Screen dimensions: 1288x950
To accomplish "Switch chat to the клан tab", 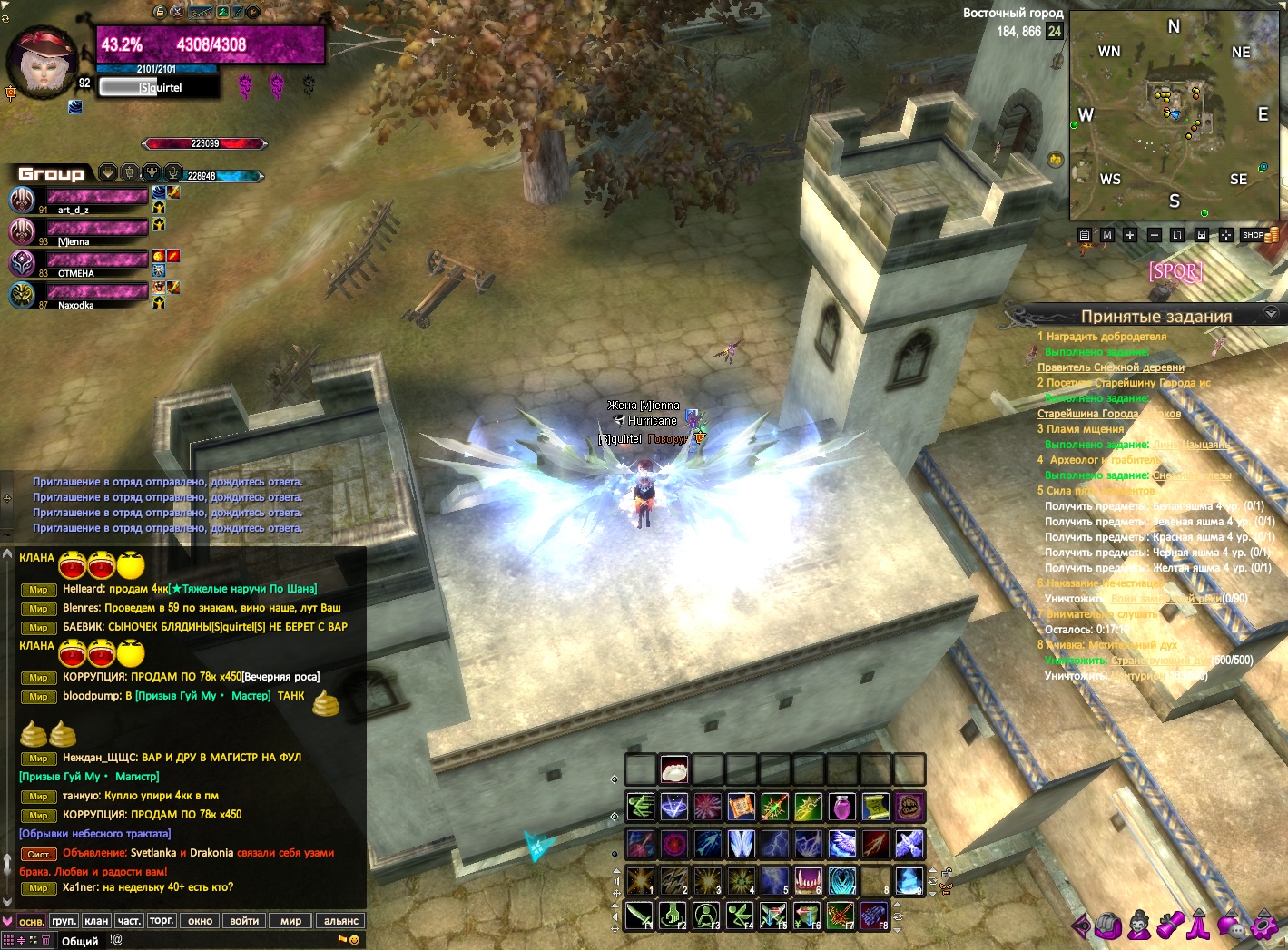I will (x=96, y=920).
